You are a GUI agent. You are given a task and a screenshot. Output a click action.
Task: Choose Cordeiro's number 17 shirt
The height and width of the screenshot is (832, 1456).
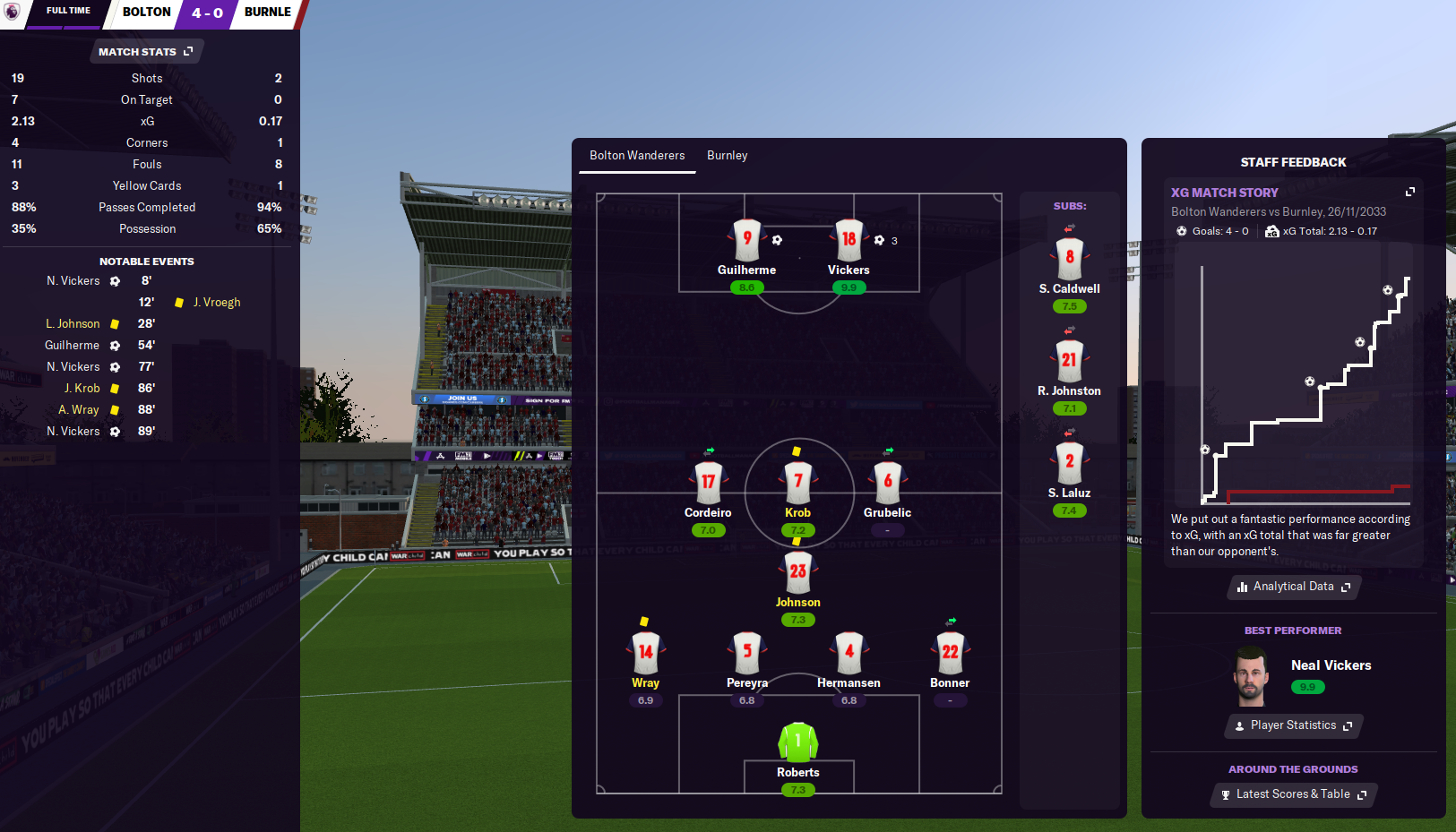click(708, 483)
